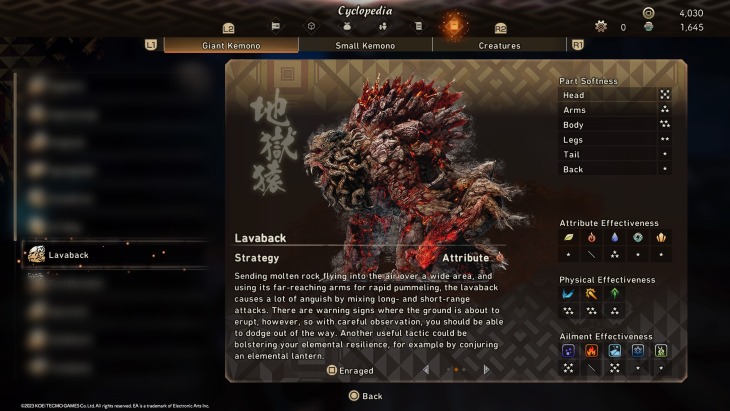
Task: Click the fire attribute effectiveness icon
Action: click(x=591, y=238)
